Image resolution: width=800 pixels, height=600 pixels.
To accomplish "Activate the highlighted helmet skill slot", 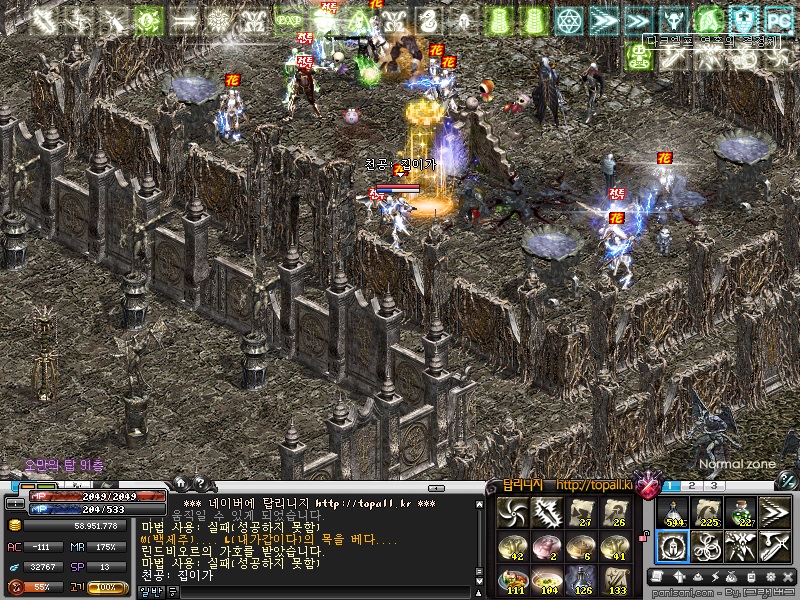I will (x=673, y=546).
